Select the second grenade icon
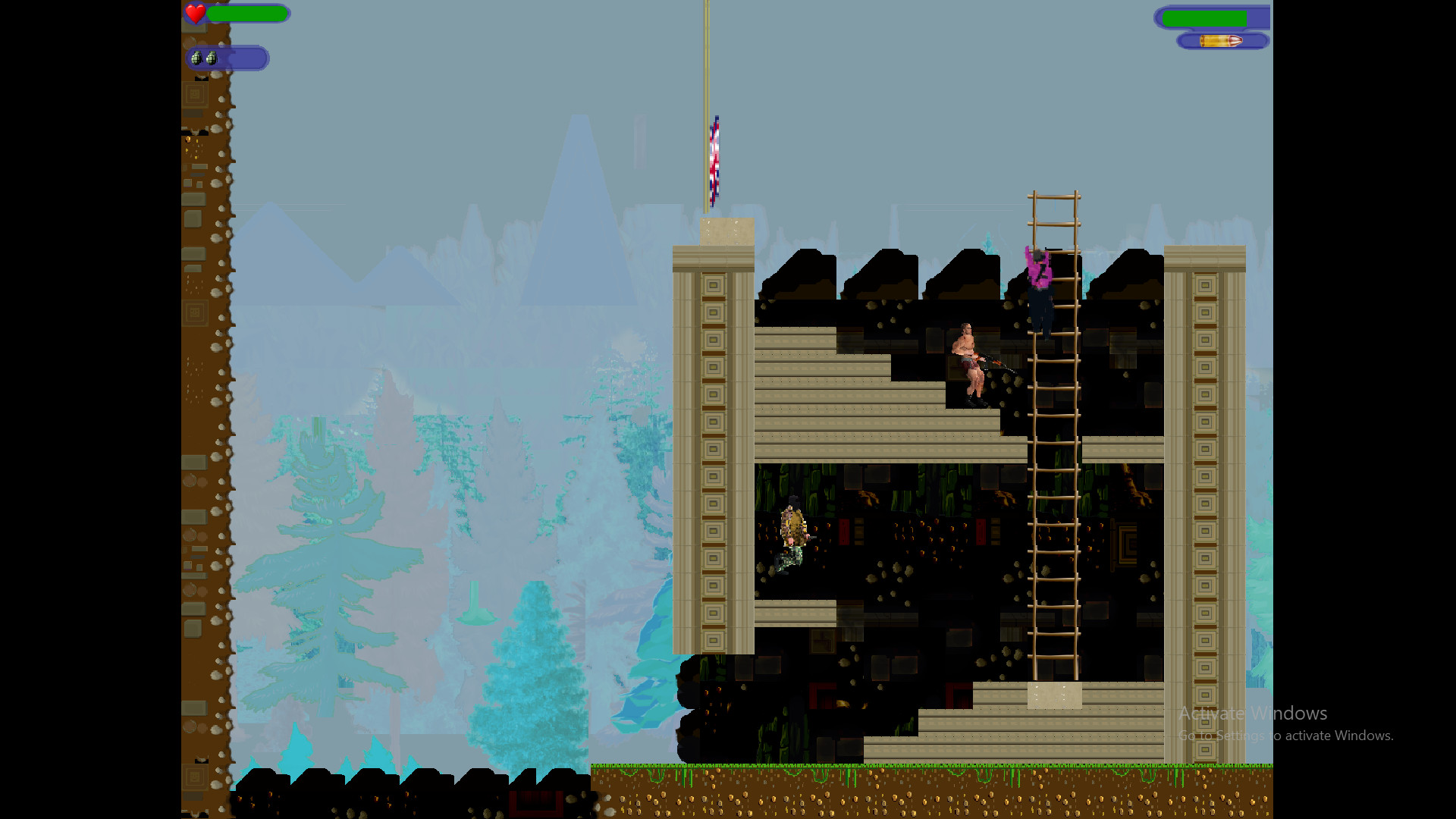The height and width of the screenshot is (819, 1456). (x=213, y=58)
